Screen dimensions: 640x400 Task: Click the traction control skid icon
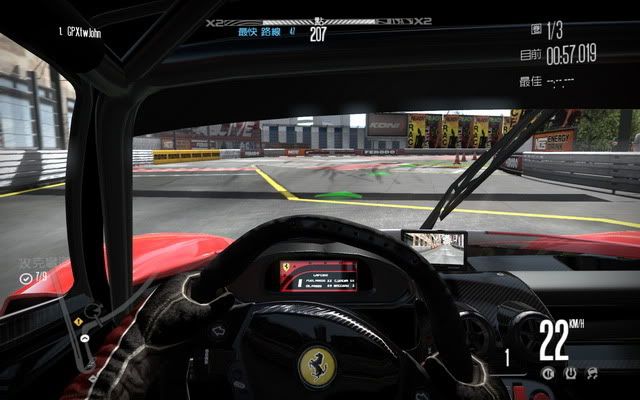coord(593,374)
